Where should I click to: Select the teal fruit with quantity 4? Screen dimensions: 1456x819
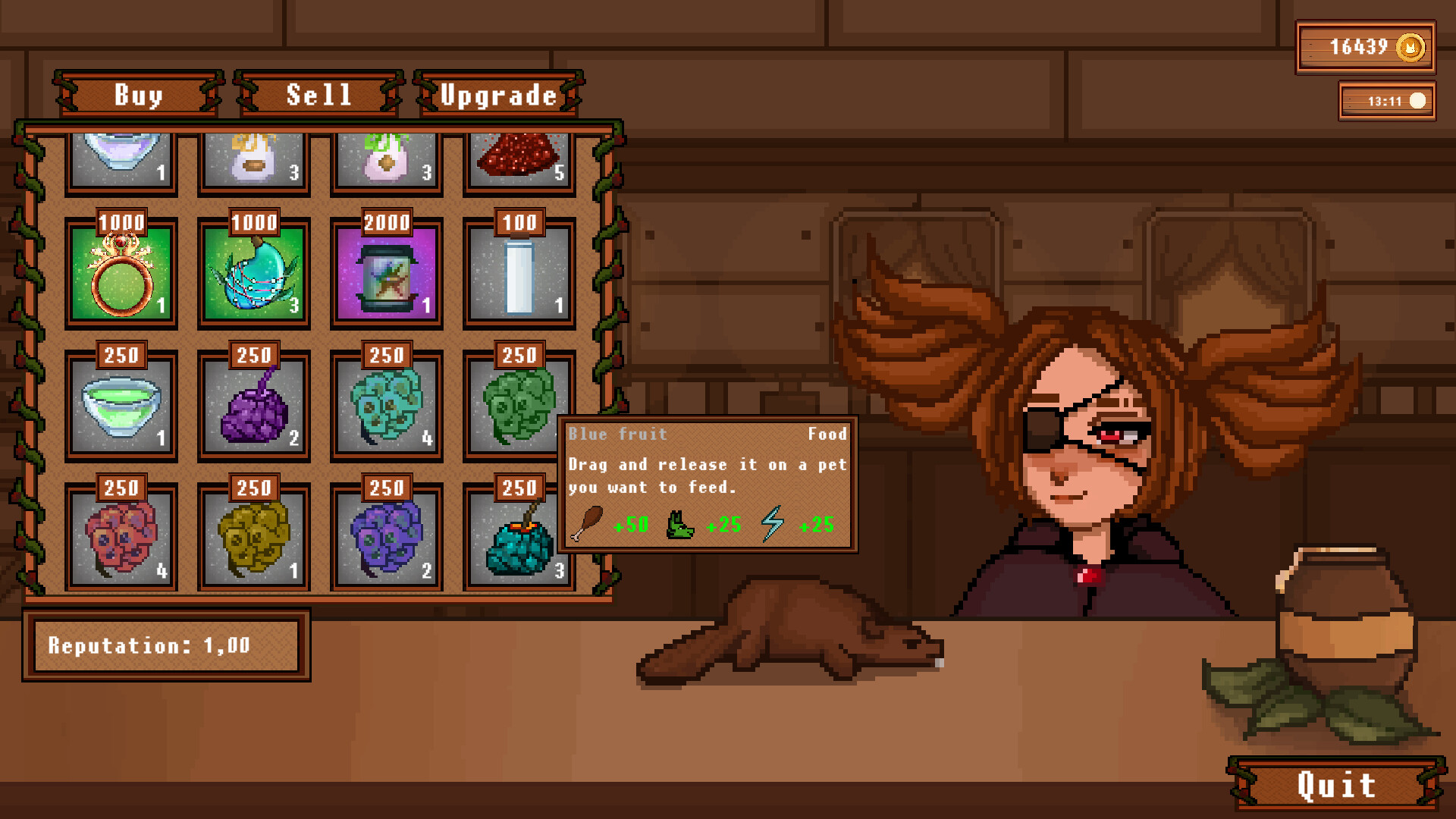point(387,406)
